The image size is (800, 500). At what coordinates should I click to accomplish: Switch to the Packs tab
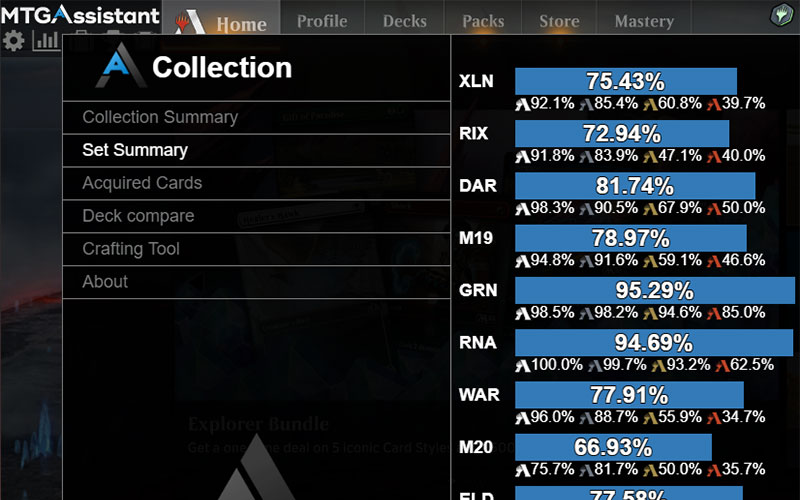click(483, 21)
